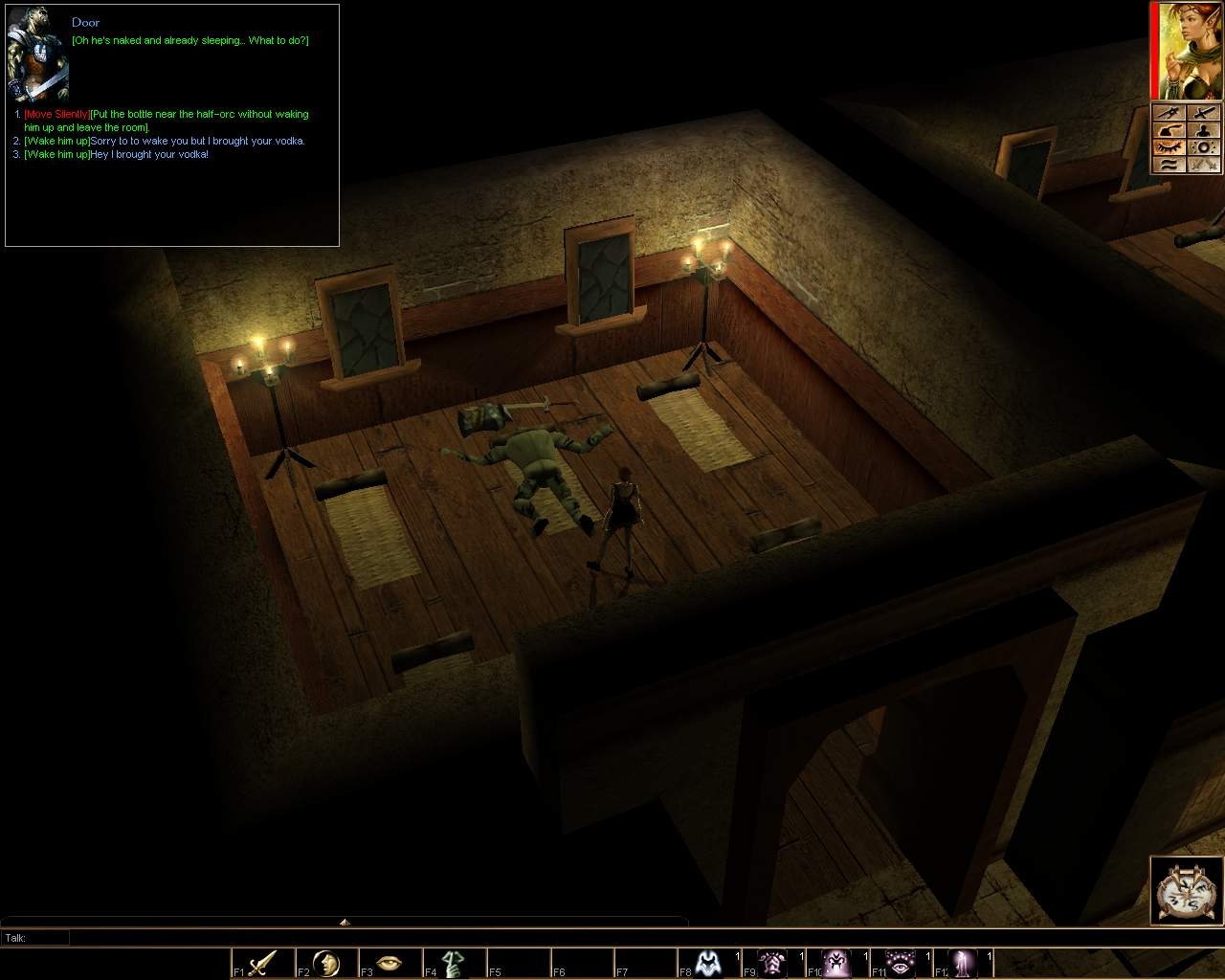Use the F11 eye-with-sparkles quickslot
This screenshot has width=1225, height=980.
coord(902,962)
